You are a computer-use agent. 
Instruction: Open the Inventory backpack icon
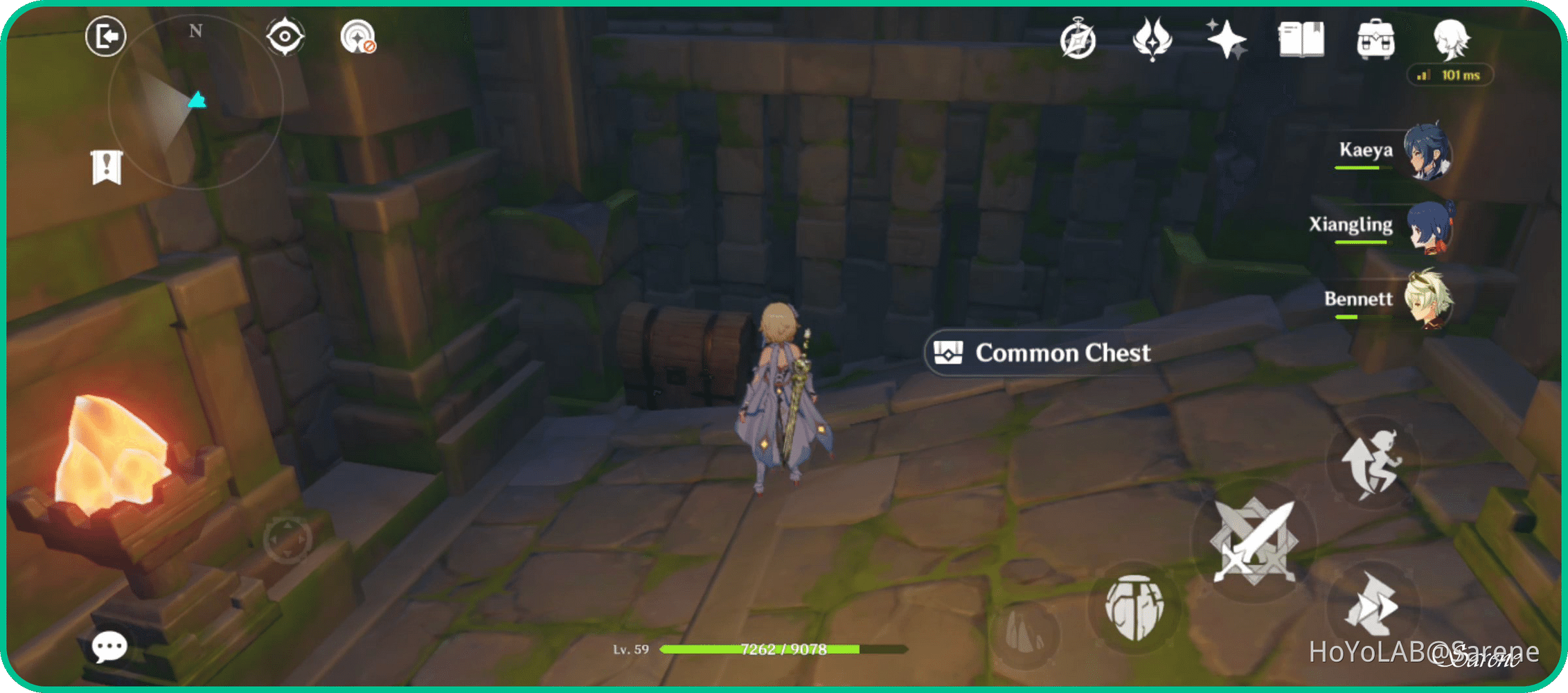(x=1377, y=40)
